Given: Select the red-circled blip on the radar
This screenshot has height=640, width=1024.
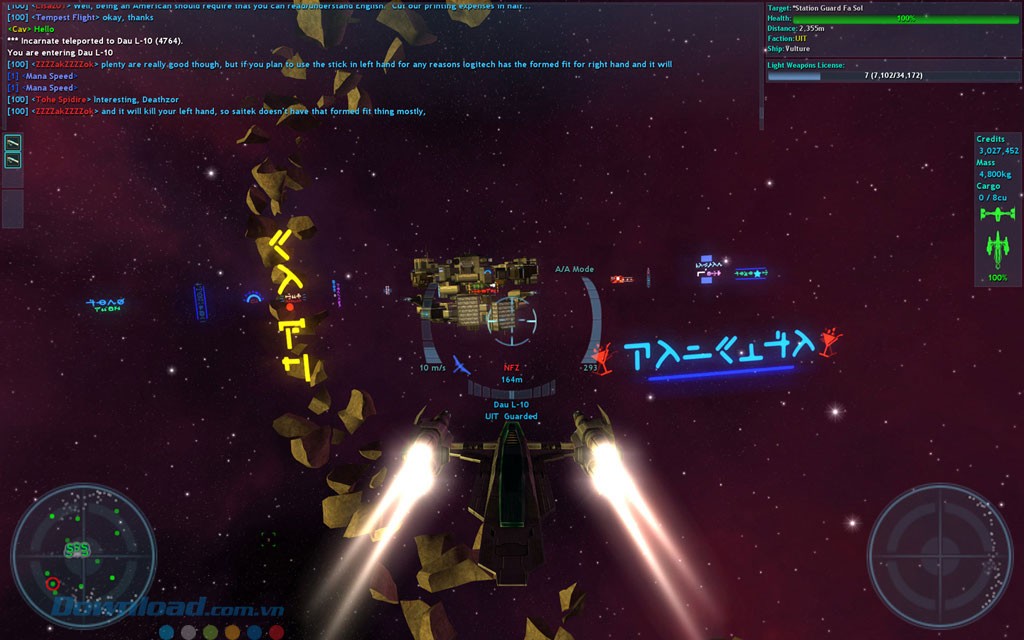Looking at the screenshot, I should click(52, 583).
